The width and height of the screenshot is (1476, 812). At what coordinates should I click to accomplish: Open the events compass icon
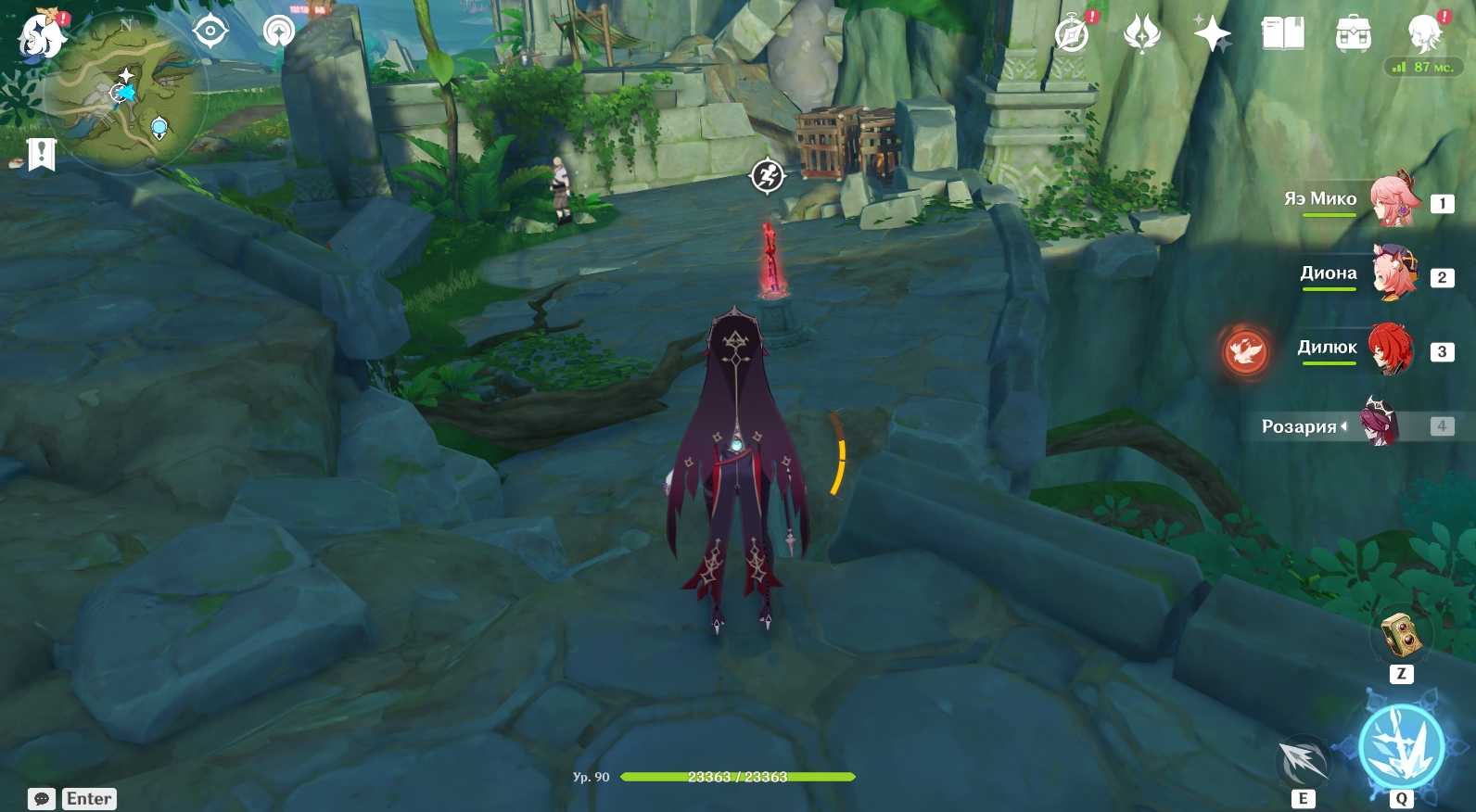click(1073, 34)
